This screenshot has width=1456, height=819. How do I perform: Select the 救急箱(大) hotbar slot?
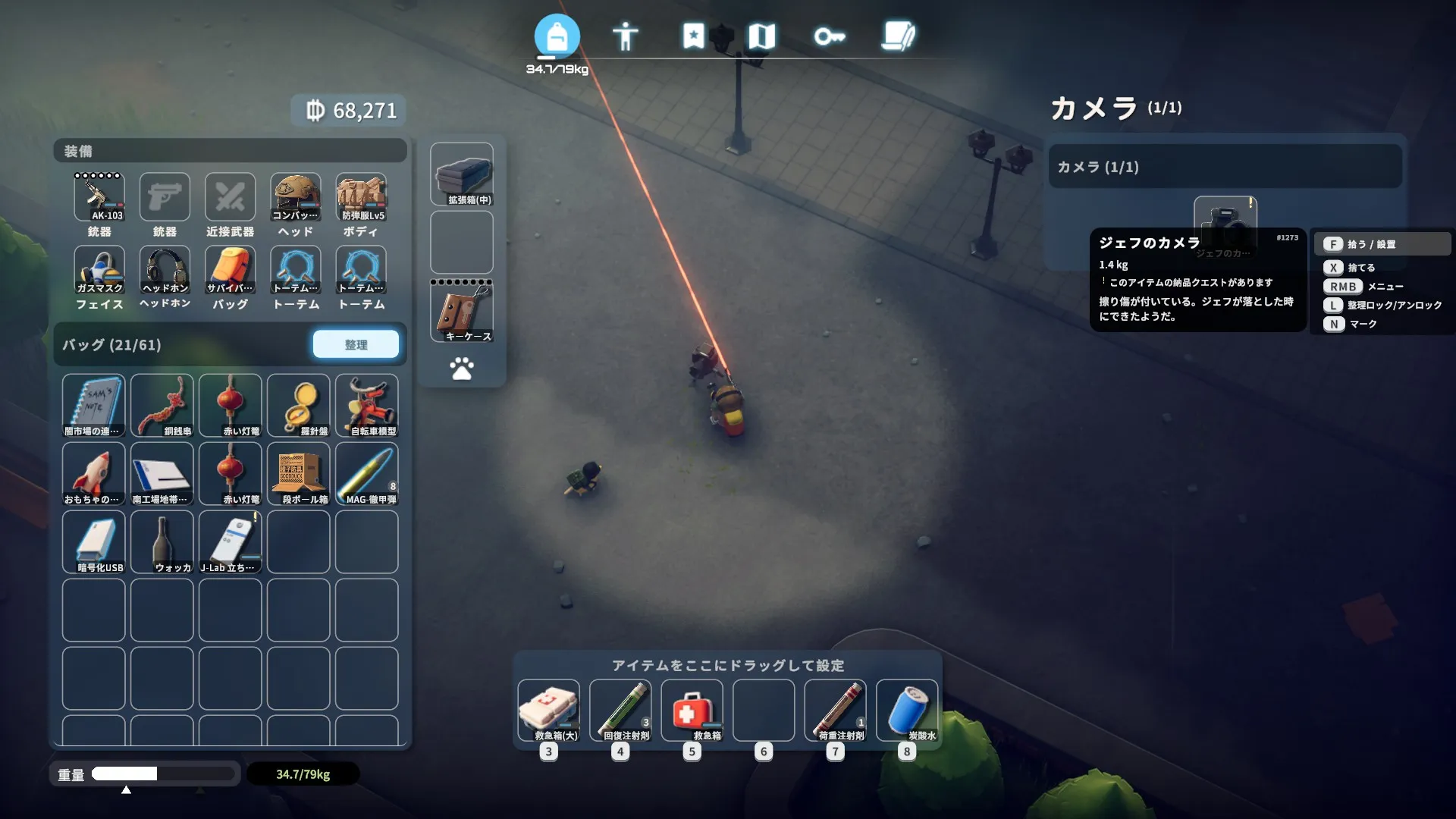pyautogui.click(x=548, y=711)
